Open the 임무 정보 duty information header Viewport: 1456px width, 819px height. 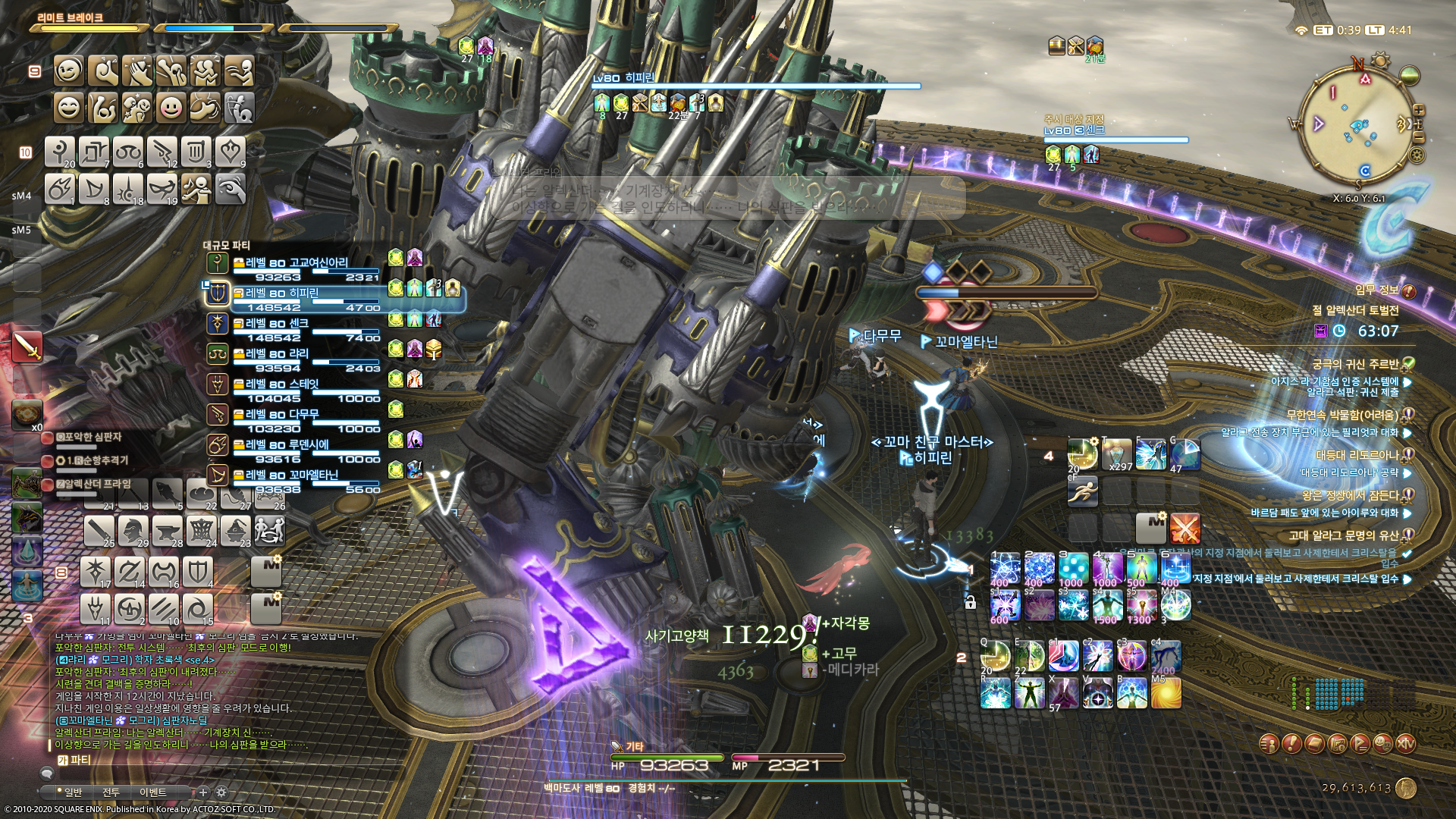pyautogui.click(x=1377, y=290)
